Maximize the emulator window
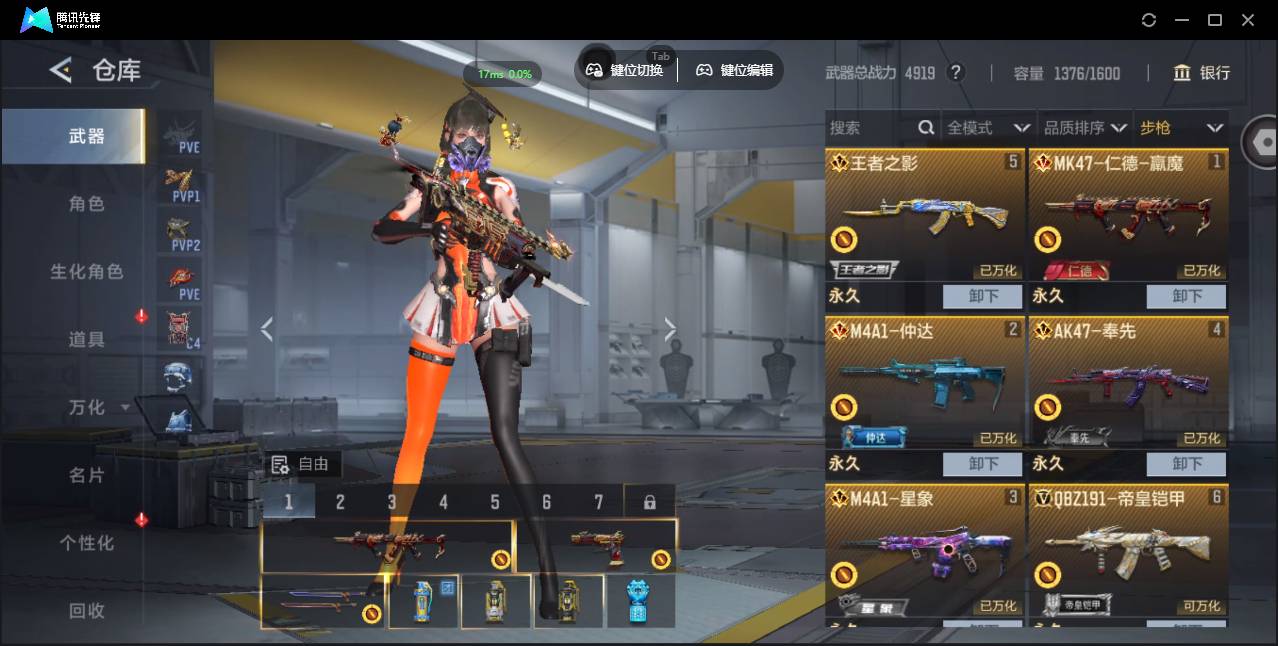Viewport: 1278px width, 646px height. tap(1215, 20)
